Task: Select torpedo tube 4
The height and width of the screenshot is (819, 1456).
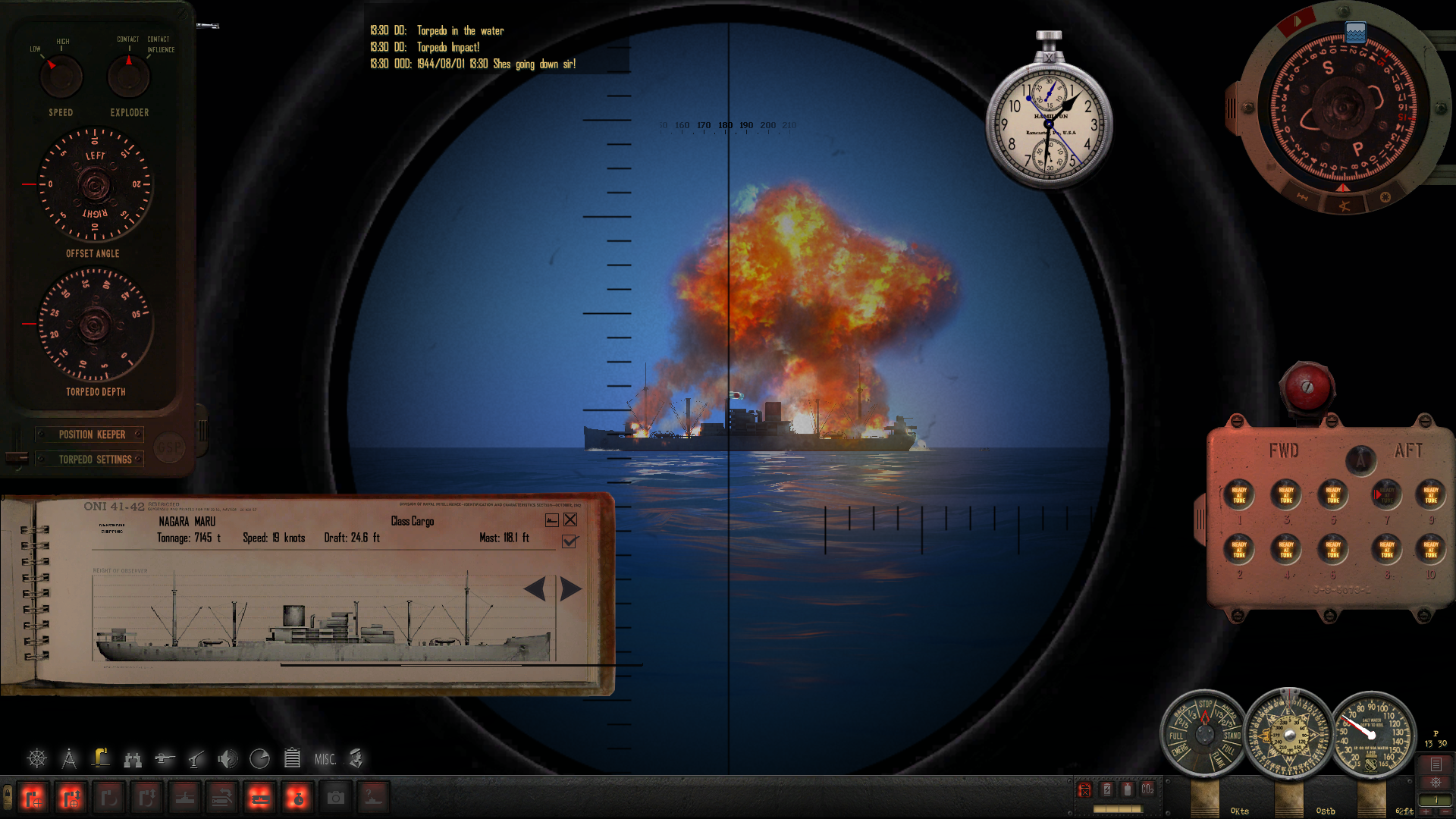Action: pos(1286,549)
